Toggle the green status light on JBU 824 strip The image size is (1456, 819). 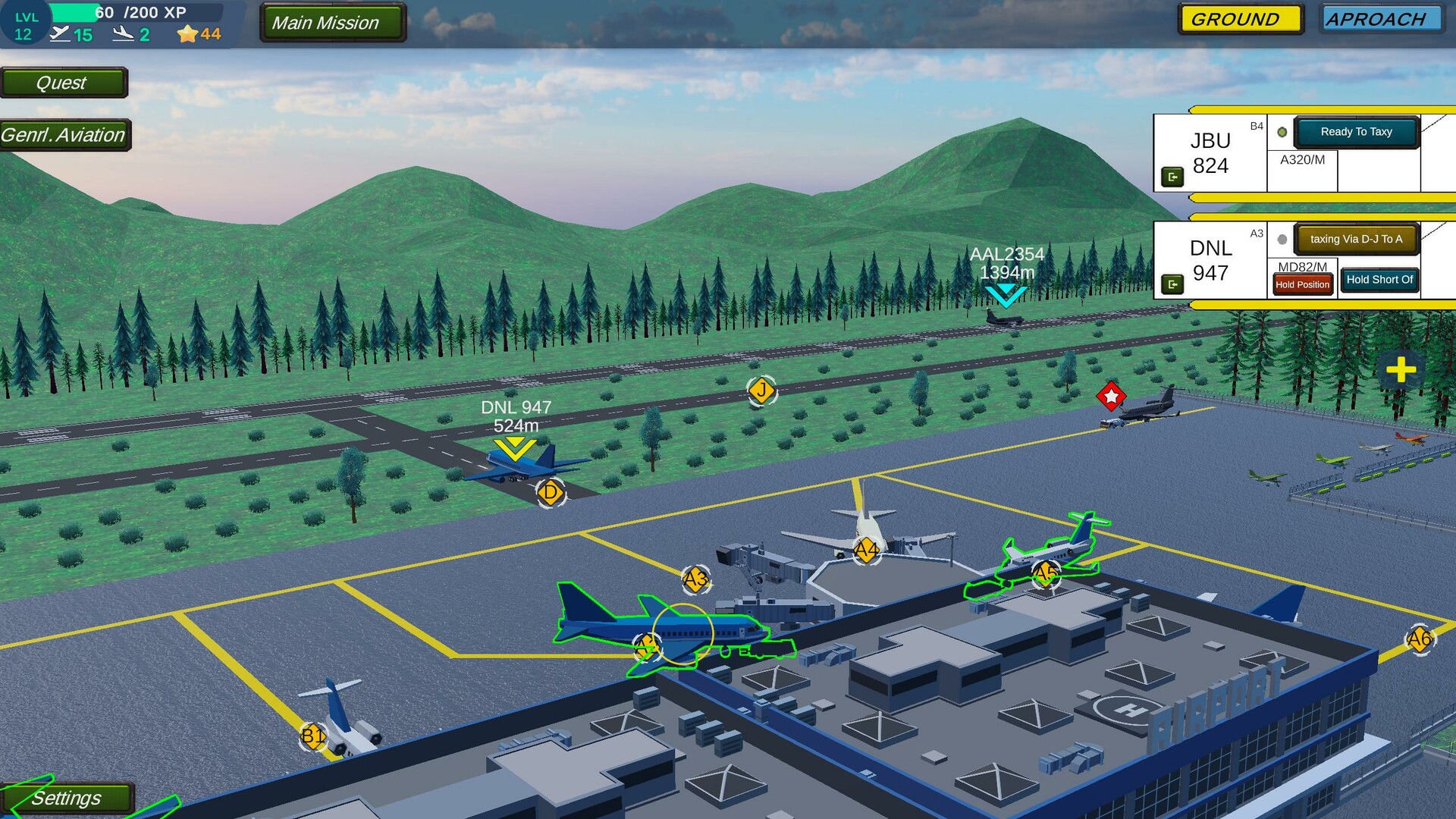coord(1282,131)
